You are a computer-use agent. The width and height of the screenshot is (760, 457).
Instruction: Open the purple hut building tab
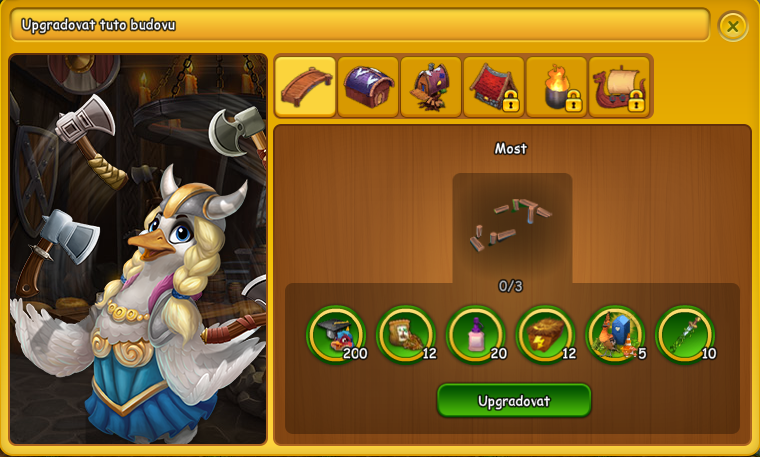(x=431, y=87)
